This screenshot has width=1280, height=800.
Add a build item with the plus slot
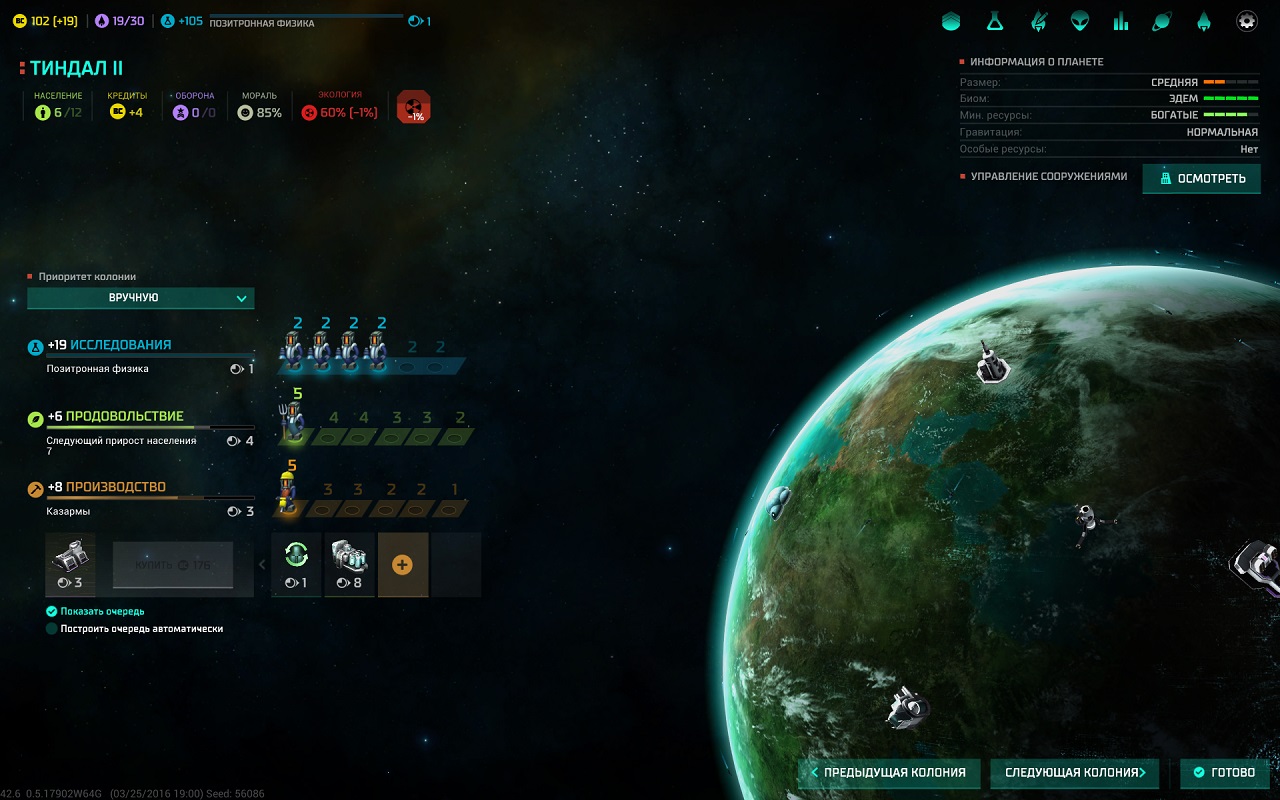coord(402,565)
